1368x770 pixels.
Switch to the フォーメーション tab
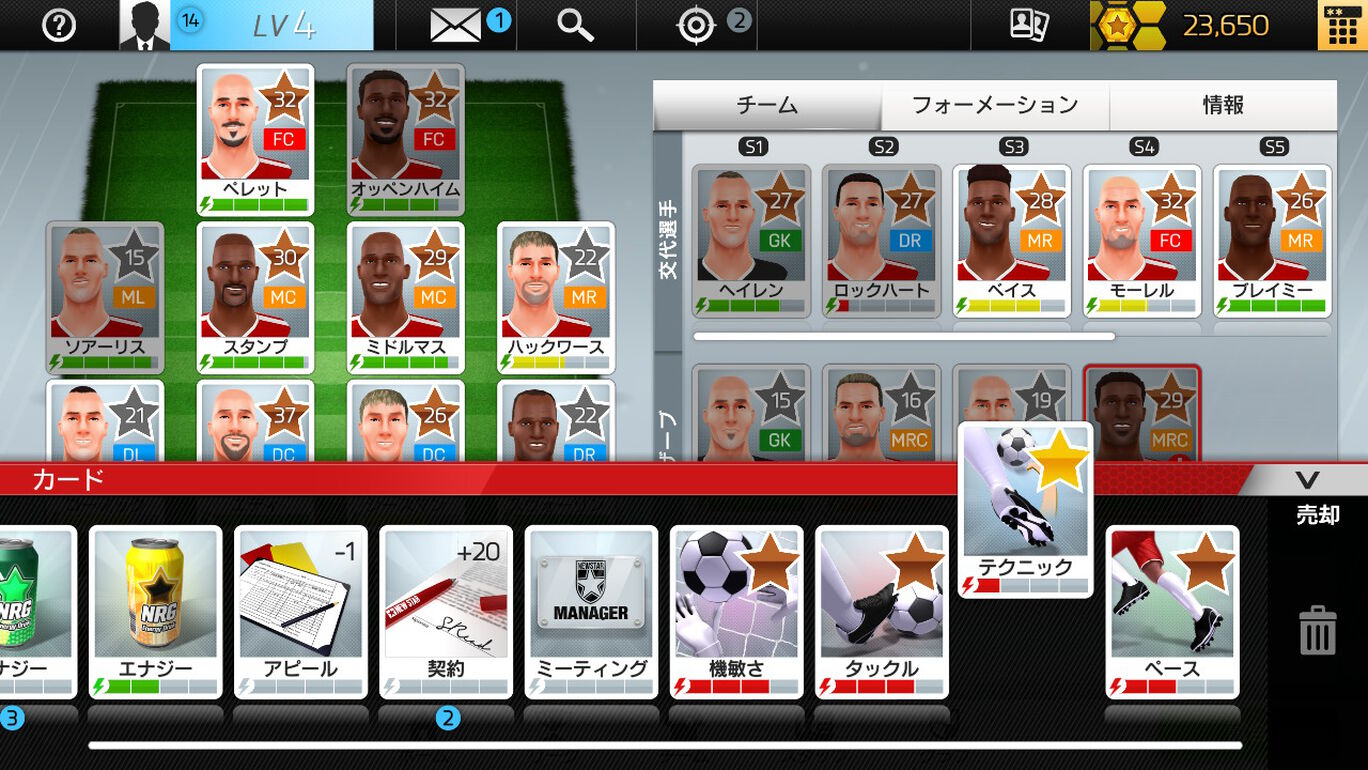point(995,105)
